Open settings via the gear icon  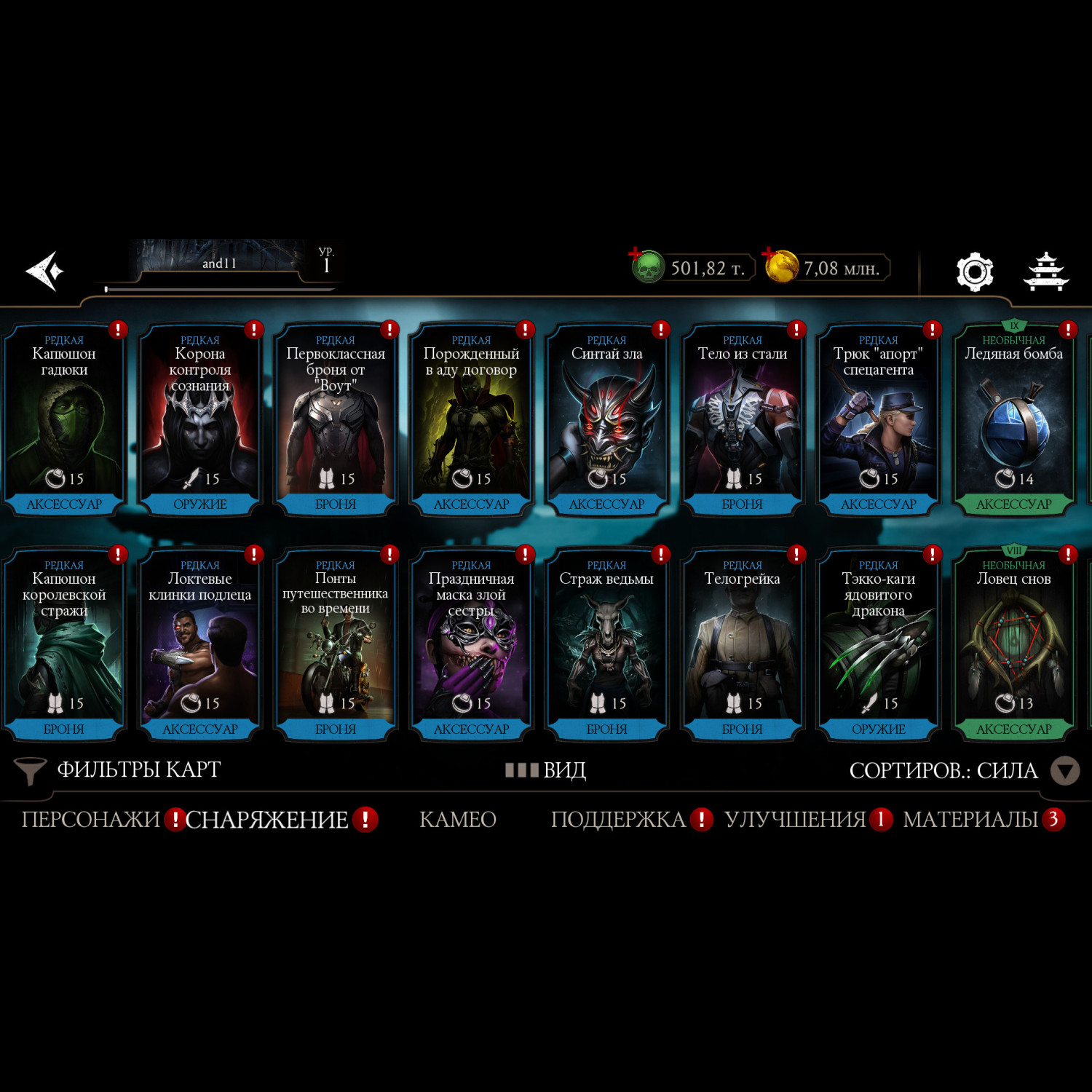974,272
